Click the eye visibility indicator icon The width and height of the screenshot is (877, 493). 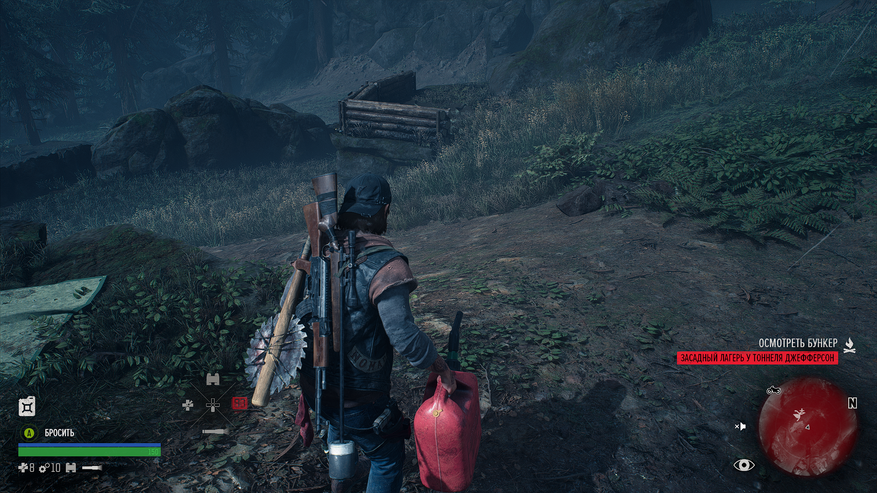coord(743,465)
